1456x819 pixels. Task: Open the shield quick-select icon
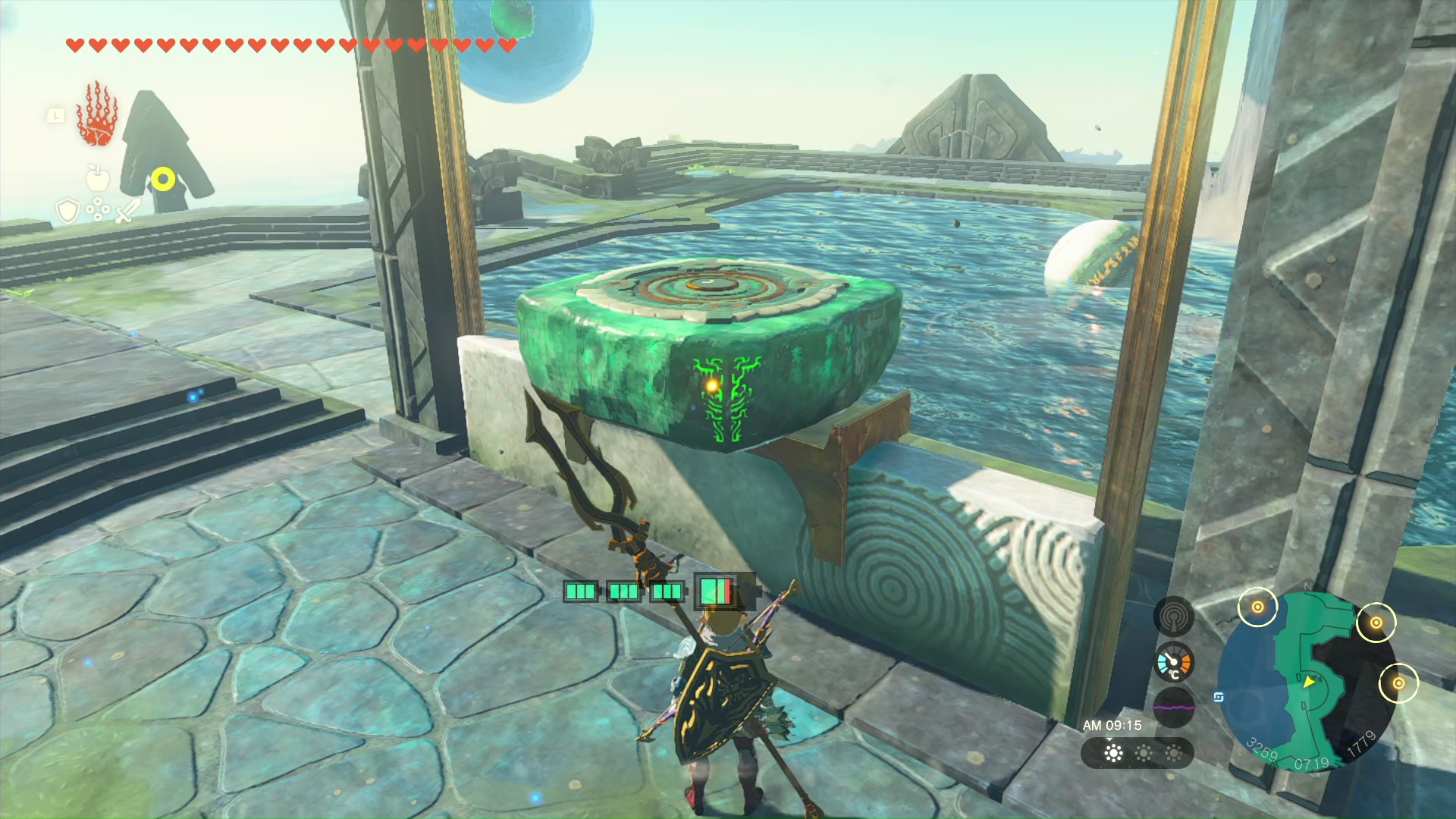pos(67,210)
